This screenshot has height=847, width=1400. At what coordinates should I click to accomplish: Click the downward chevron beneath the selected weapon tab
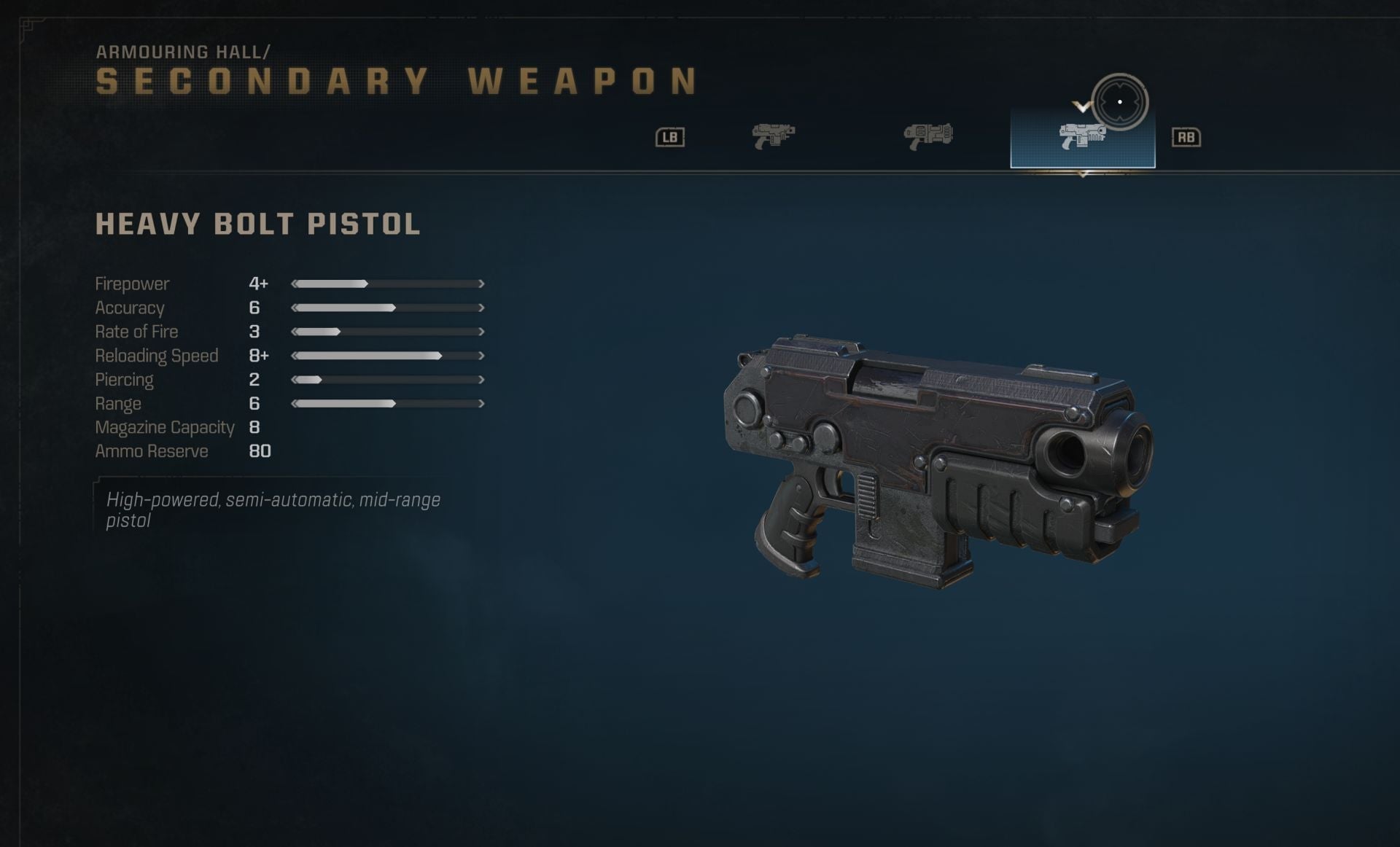(1083, 174)
